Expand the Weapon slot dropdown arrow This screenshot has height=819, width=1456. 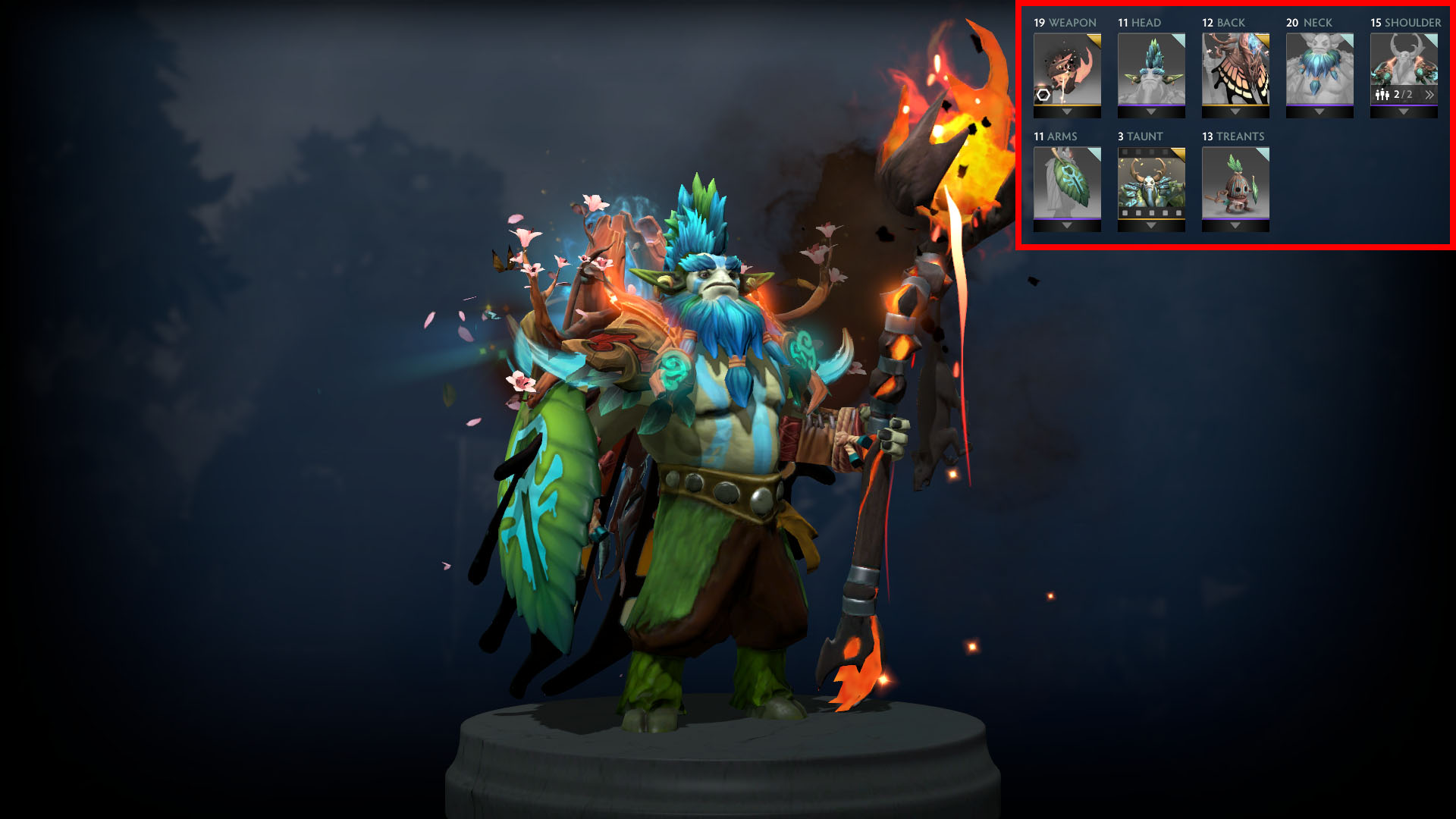point(1067,112)
